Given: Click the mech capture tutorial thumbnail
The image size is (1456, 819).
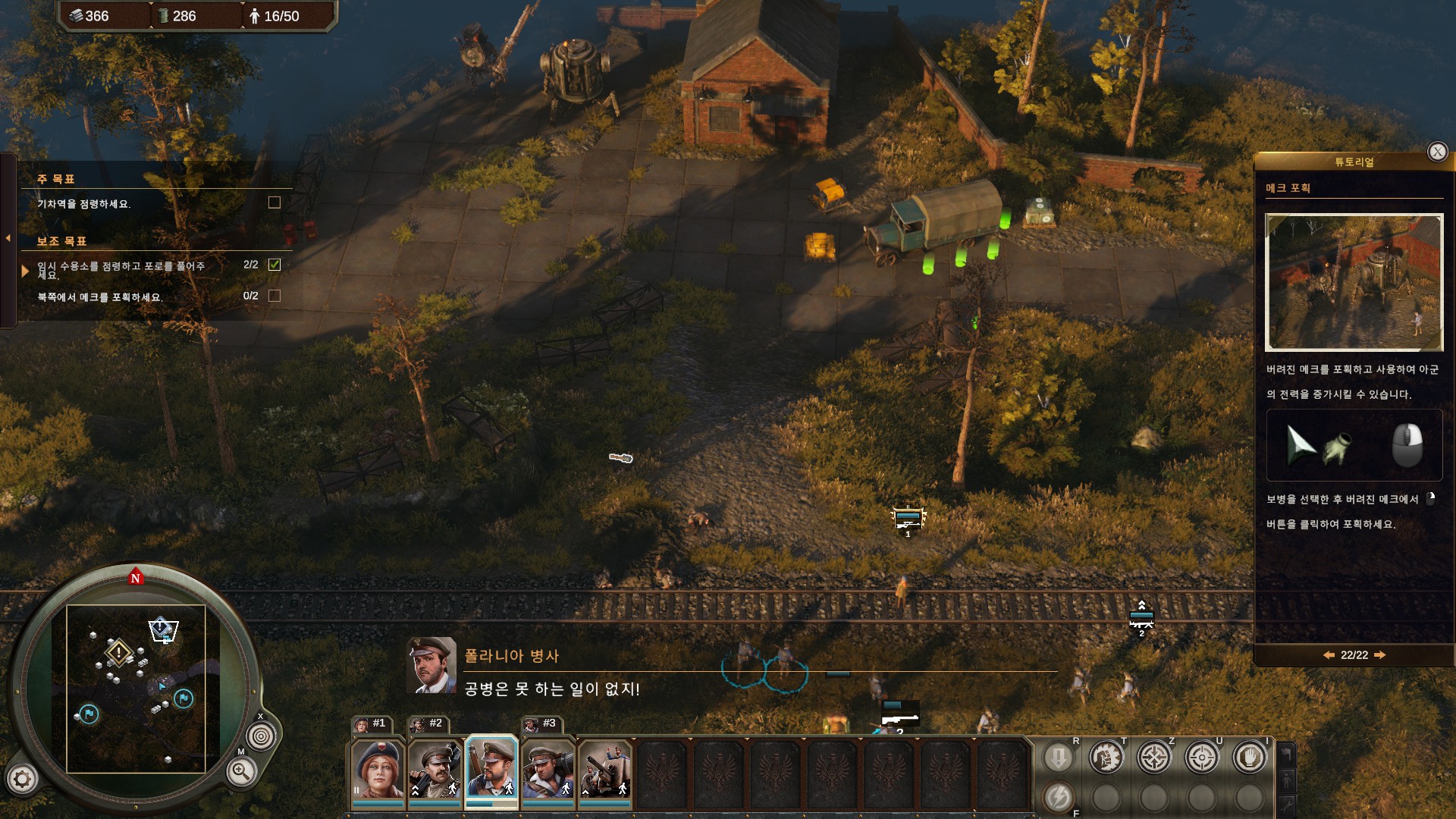Looking at the screenshot, I should click(x=1354, y=282).
